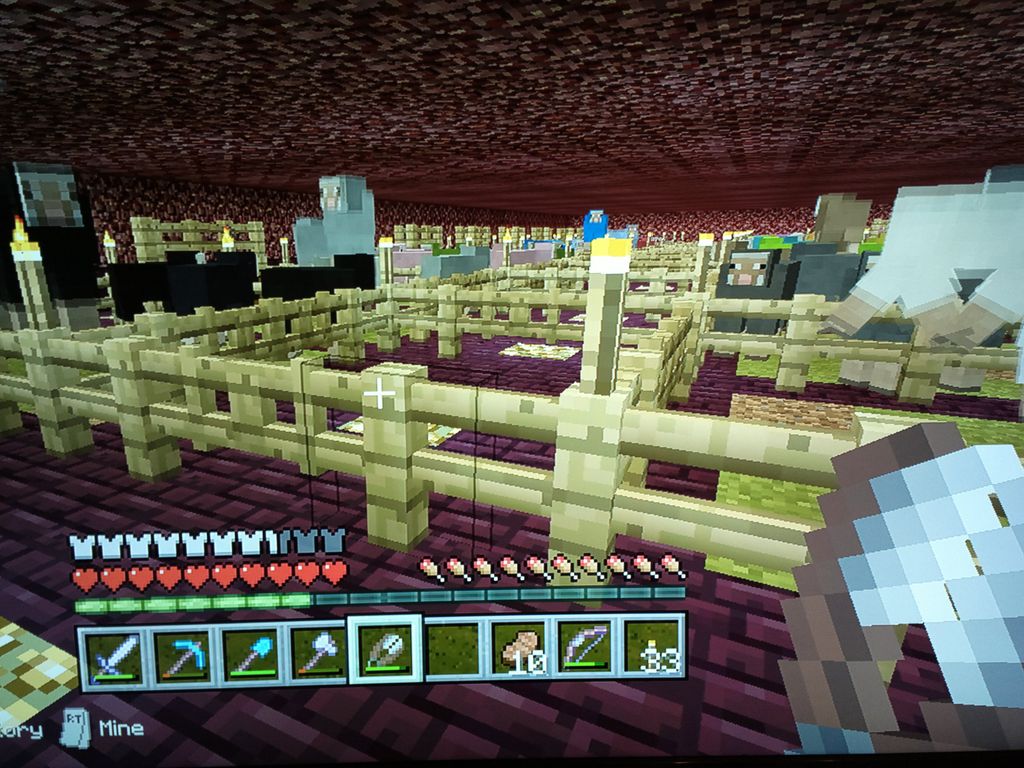The image size is (1024, 768).
Task: Equip the bow from the hotbar
Action: [587, 649]
